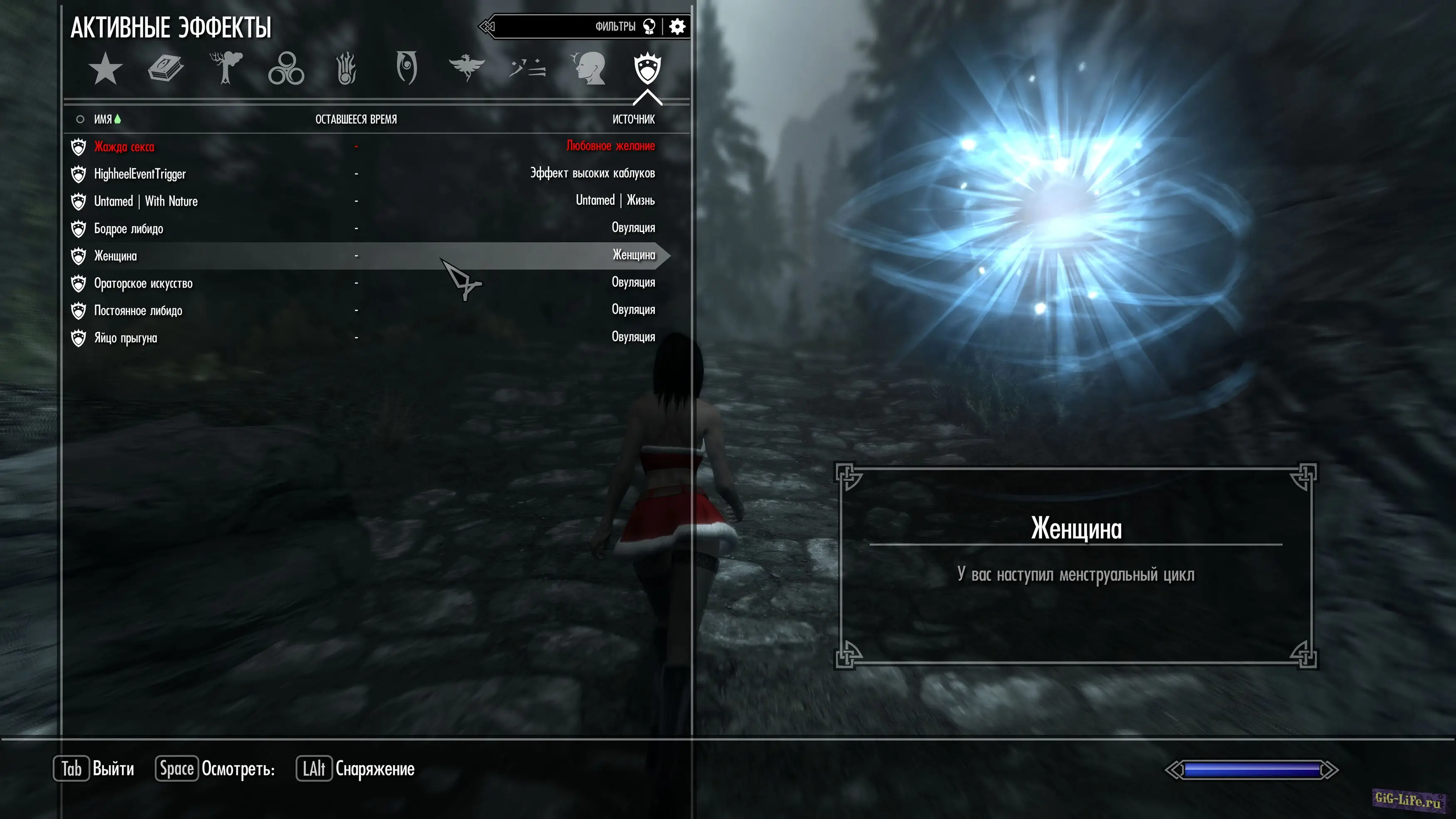The width and height of the screenshot is (1456, 819).
Task: Click the ФИЛЬТРЫ search field
Action: tap(565, 27)
